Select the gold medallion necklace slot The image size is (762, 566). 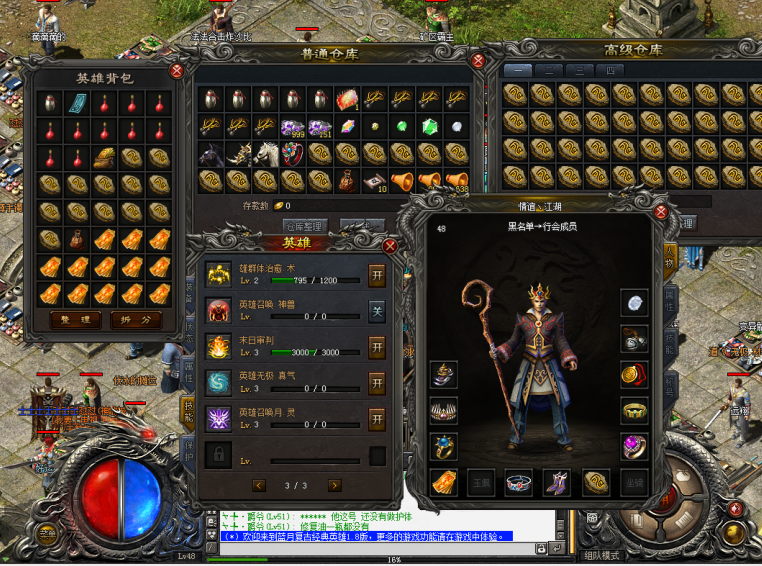coord(632,374)
